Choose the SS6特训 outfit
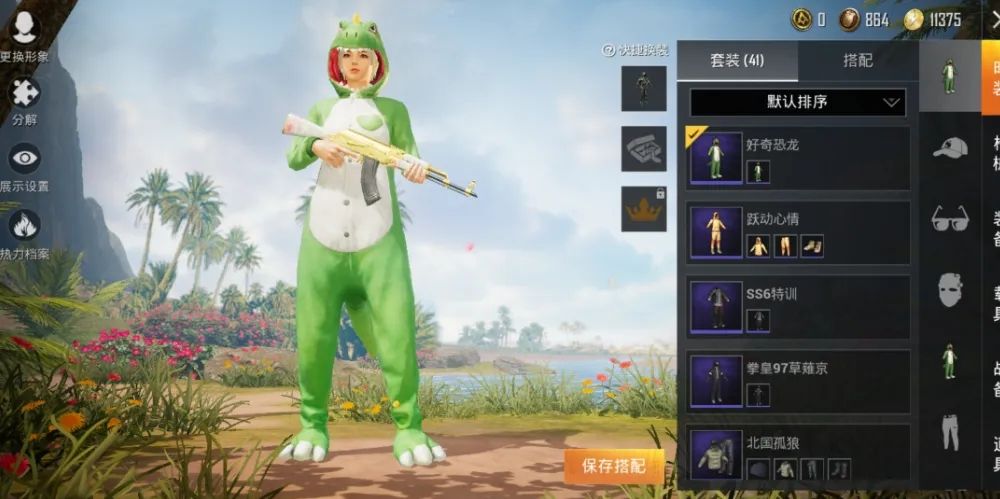 pos(797,306)
